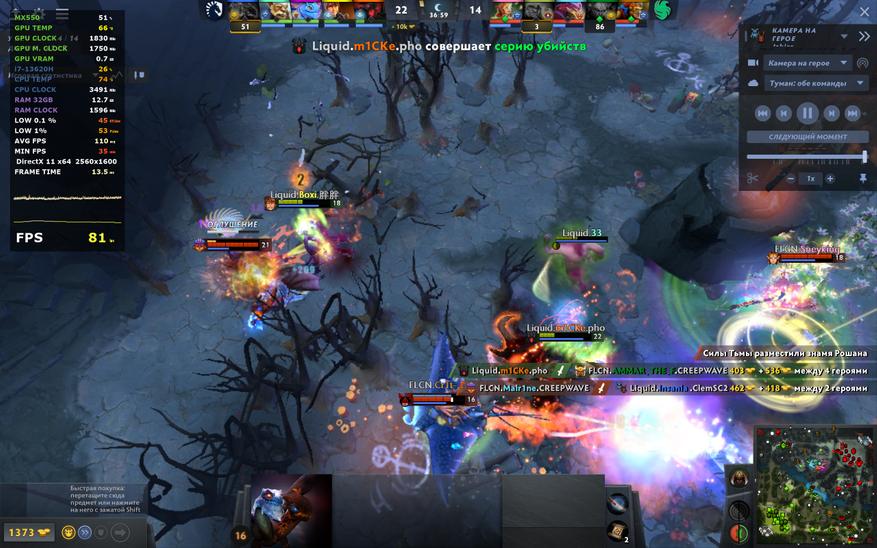Increase replay speed with the plus button
Image resolution: width=877 pixels, height=548 pixels.
pyautogui.click(x=830, y=179)
